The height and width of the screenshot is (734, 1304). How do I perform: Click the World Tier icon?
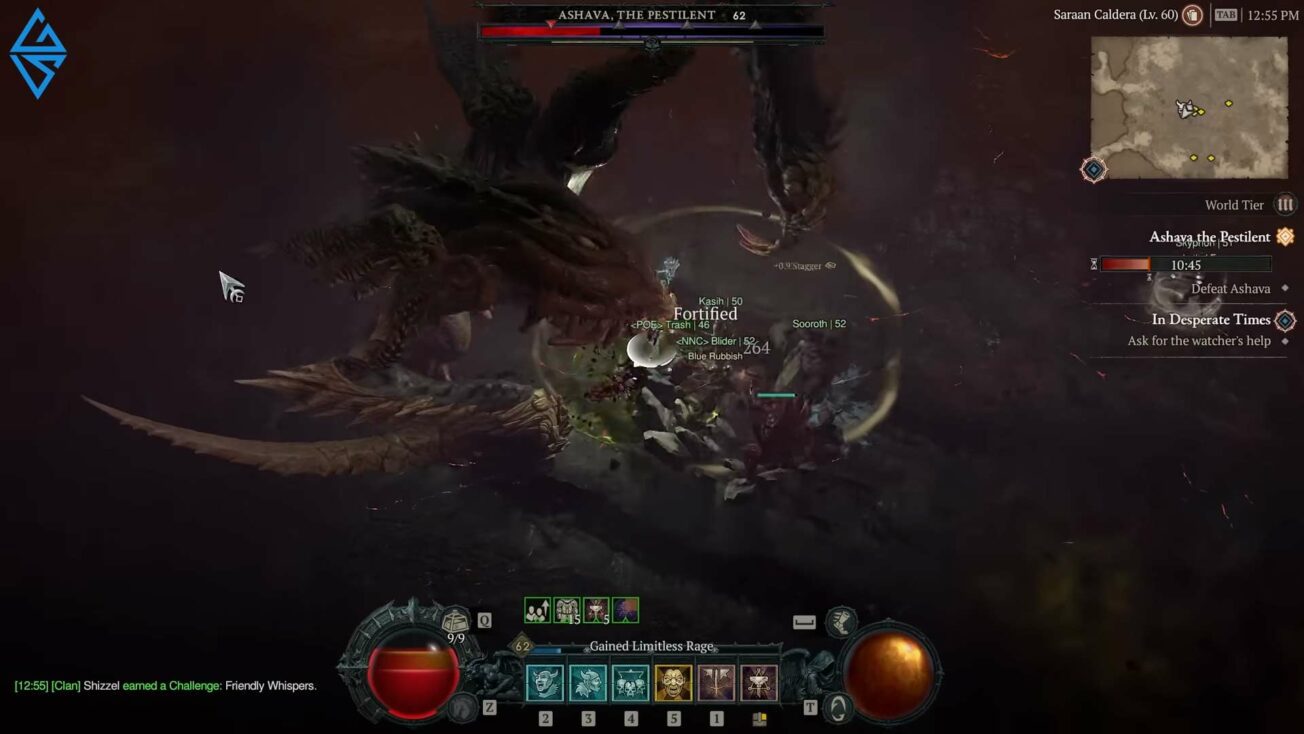coord(1286,204)
